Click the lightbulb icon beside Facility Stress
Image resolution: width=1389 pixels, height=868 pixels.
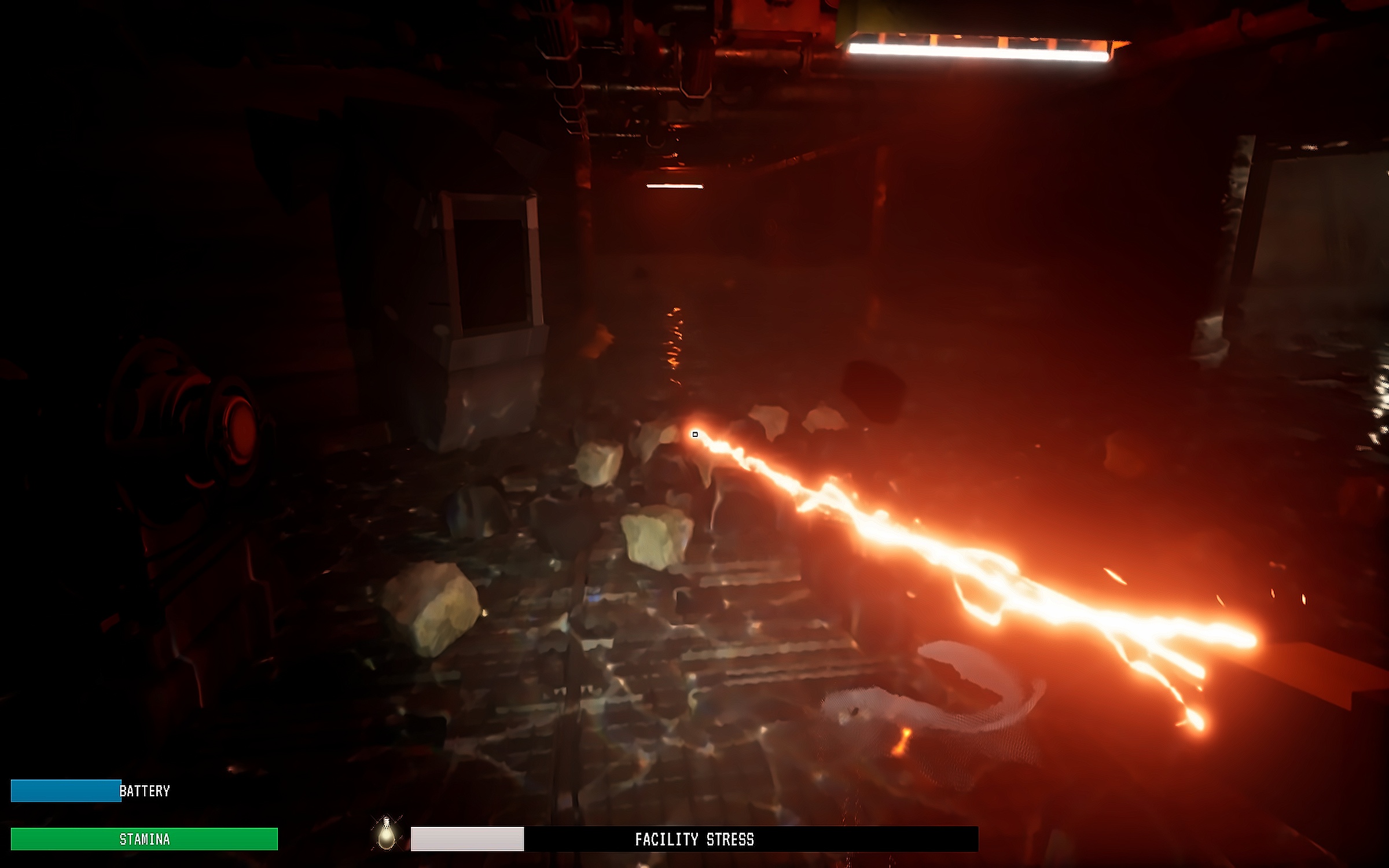(x=386, y=834)
